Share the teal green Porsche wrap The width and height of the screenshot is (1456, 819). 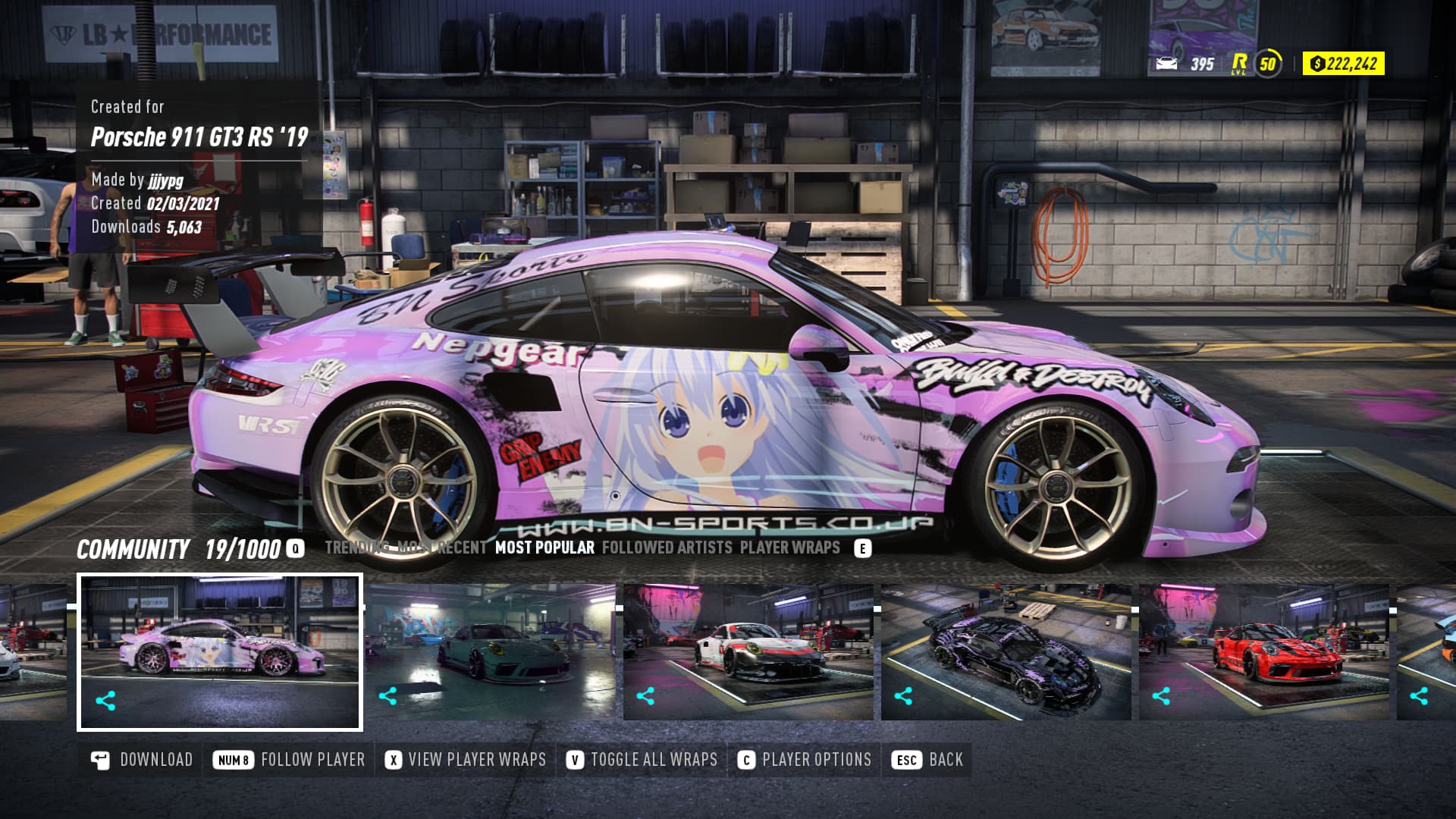(388, 695)
